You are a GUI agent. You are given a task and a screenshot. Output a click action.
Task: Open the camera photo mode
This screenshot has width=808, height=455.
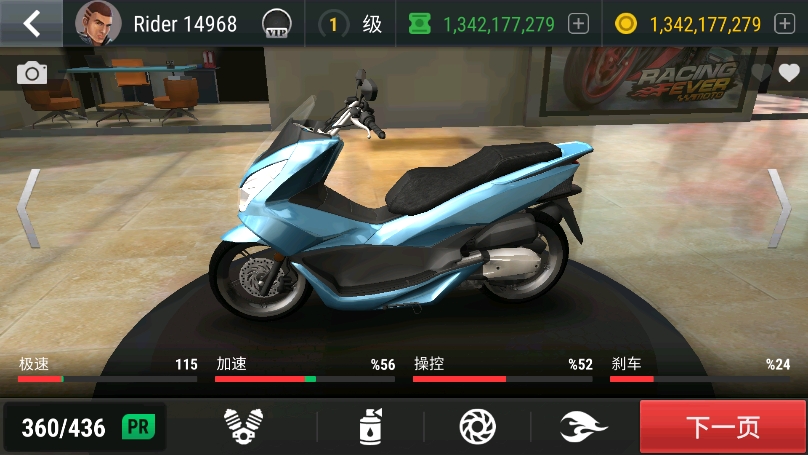[32, 72]
